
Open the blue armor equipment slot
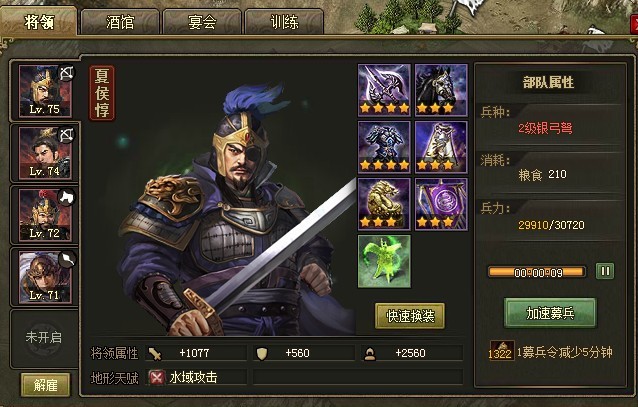384,146
